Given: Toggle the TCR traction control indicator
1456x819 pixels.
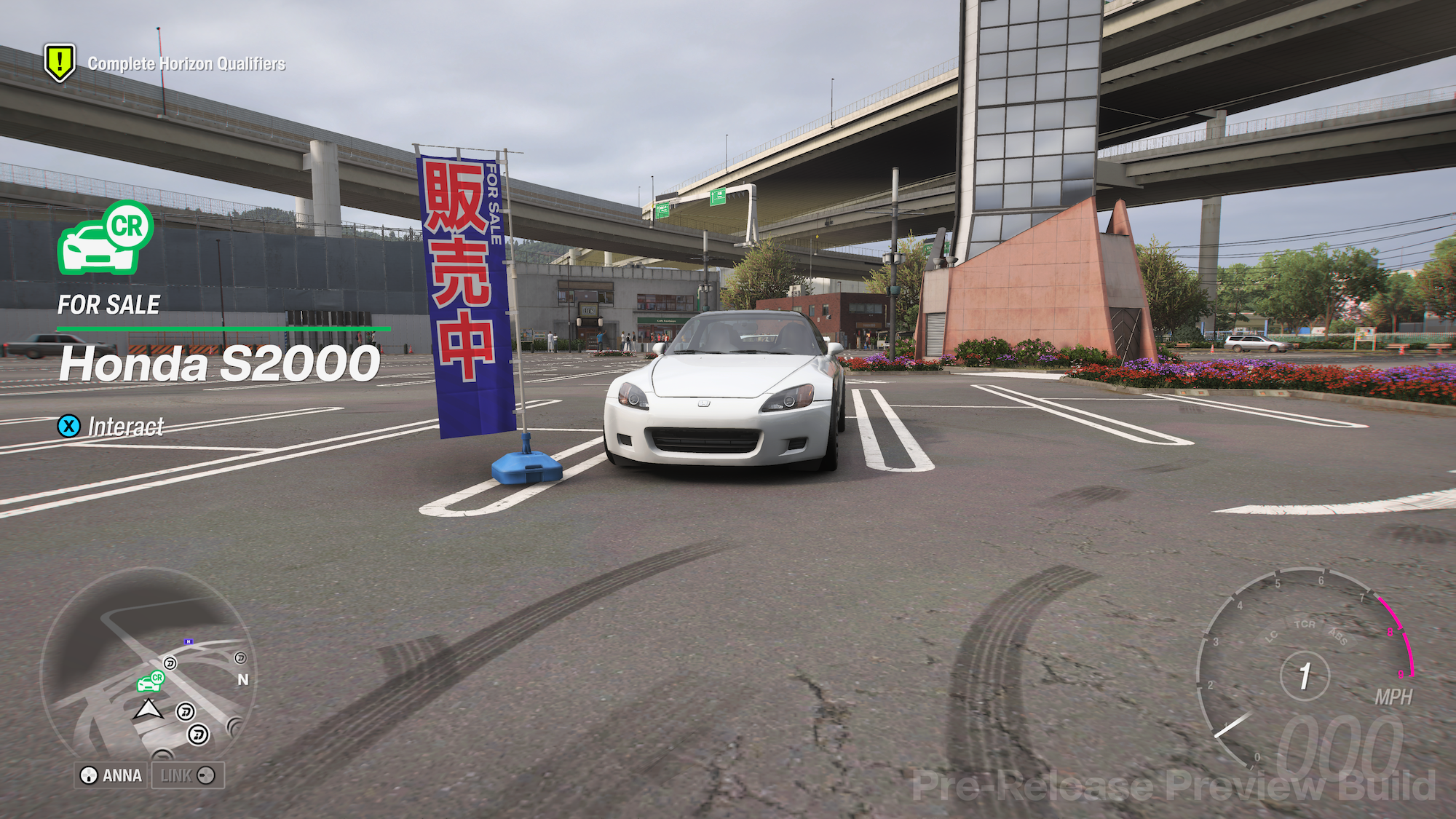Looking at the screenshot, I should point(1305,624).
